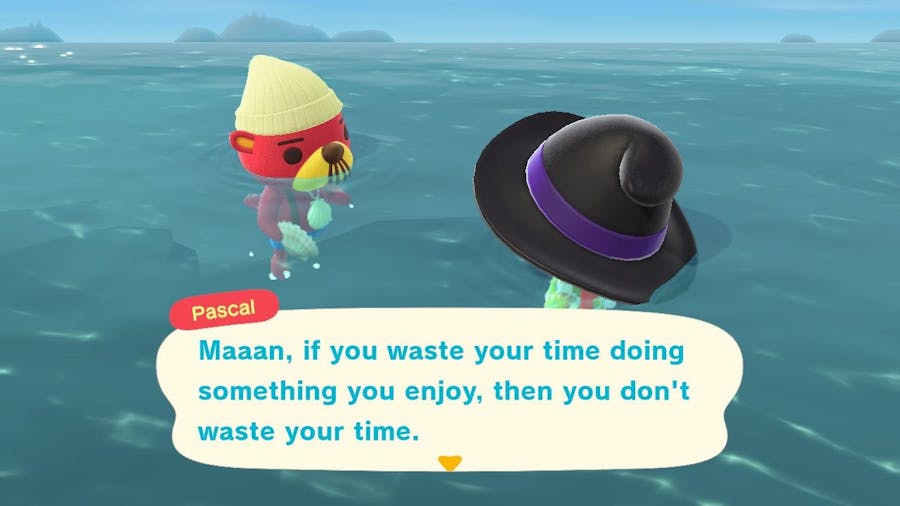
Task: Advance dialogue with the yellow continue arrow
Action: pos(450,463)
